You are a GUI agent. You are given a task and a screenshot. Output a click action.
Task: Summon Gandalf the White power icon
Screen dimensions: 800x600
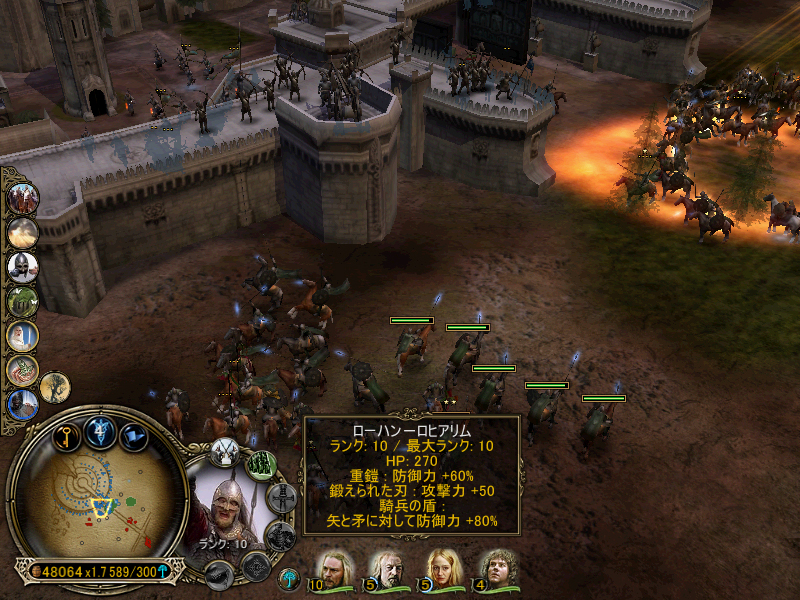click(22, 335)
